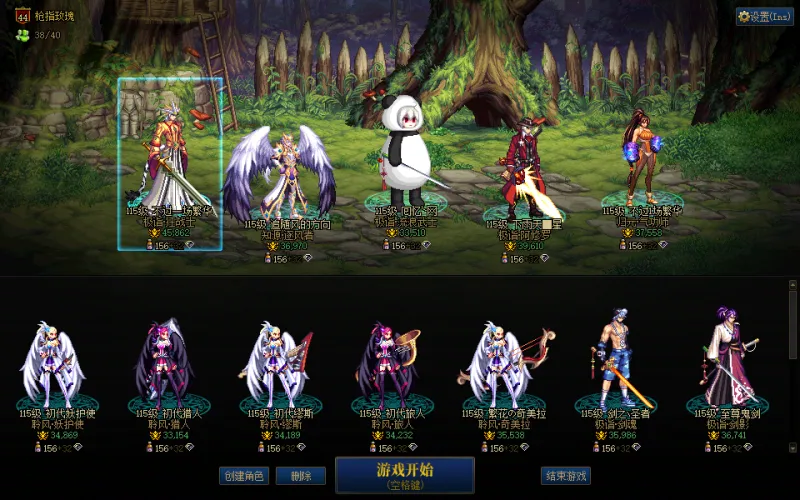Open 创建角色 to create a character
Viewport: 800px width, 500px height.
coord(244,476)
